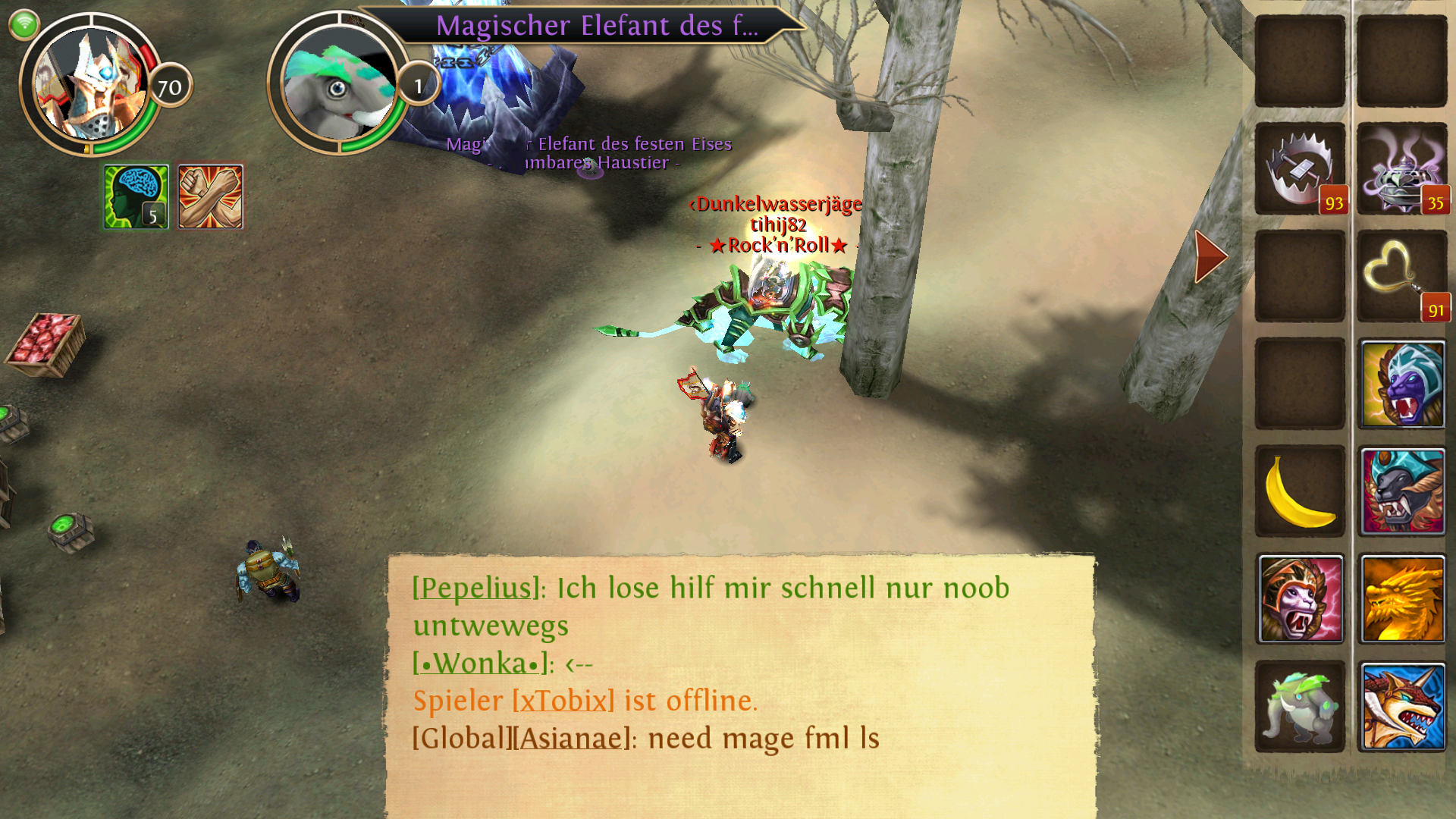
Task: Click the Pepelius name in chat
Action: pos(475,588)
